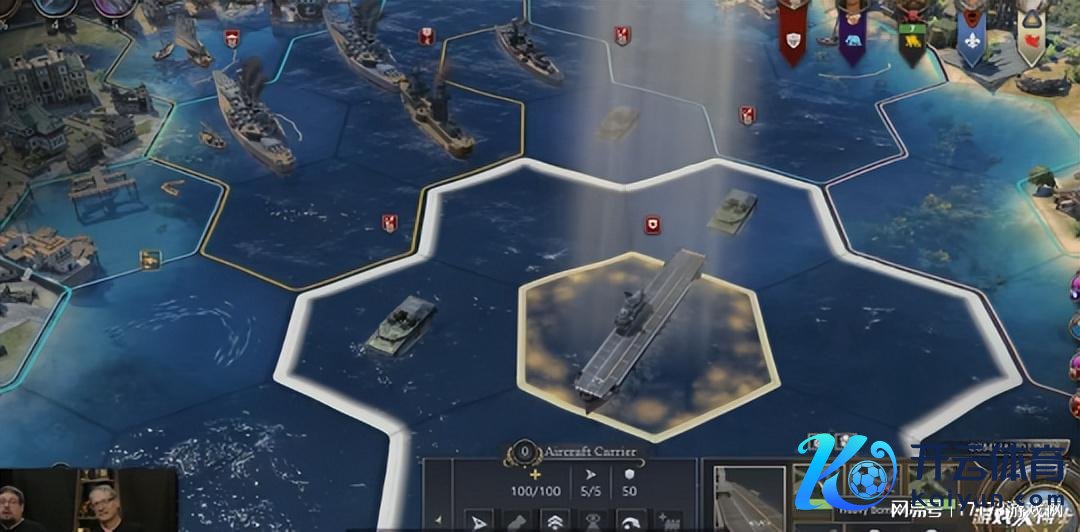Click the left arrow on the unit panel

coord(438,520)
